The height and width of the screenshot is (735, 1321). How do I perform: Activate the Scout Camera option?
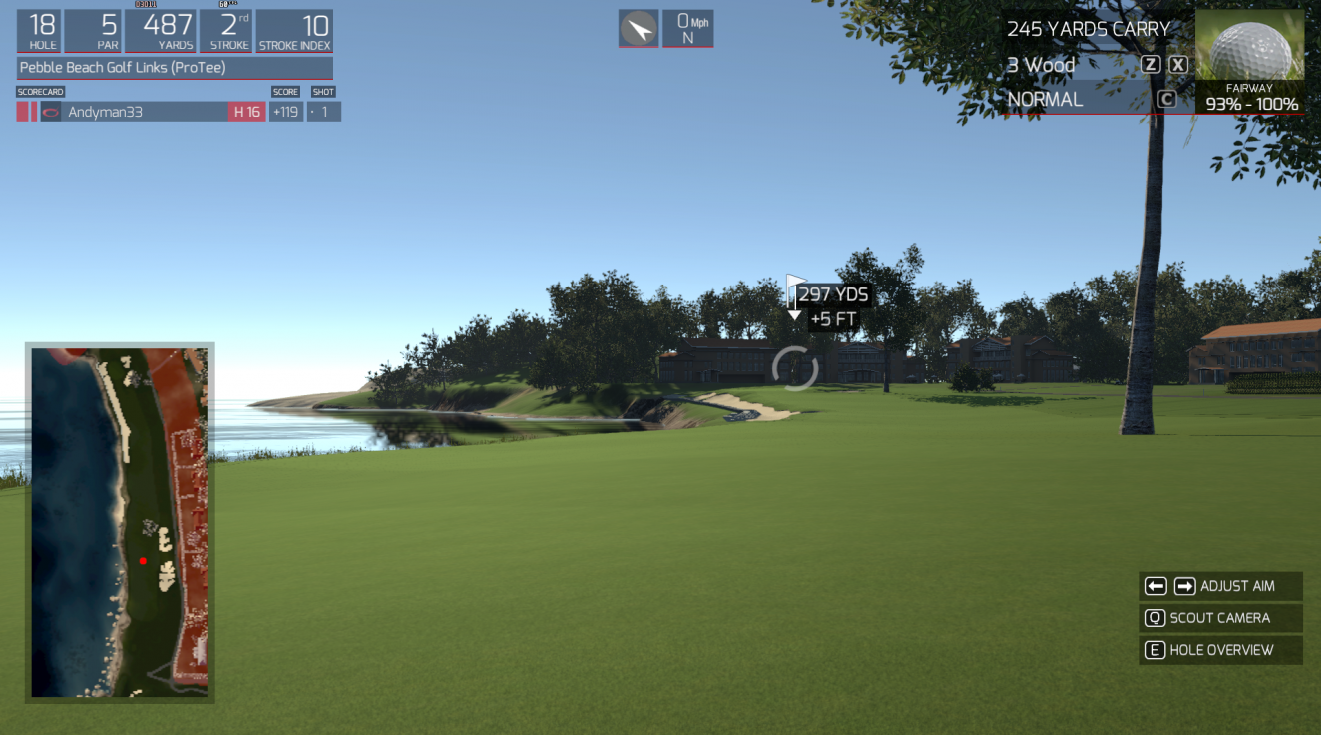click(1220, 618)
